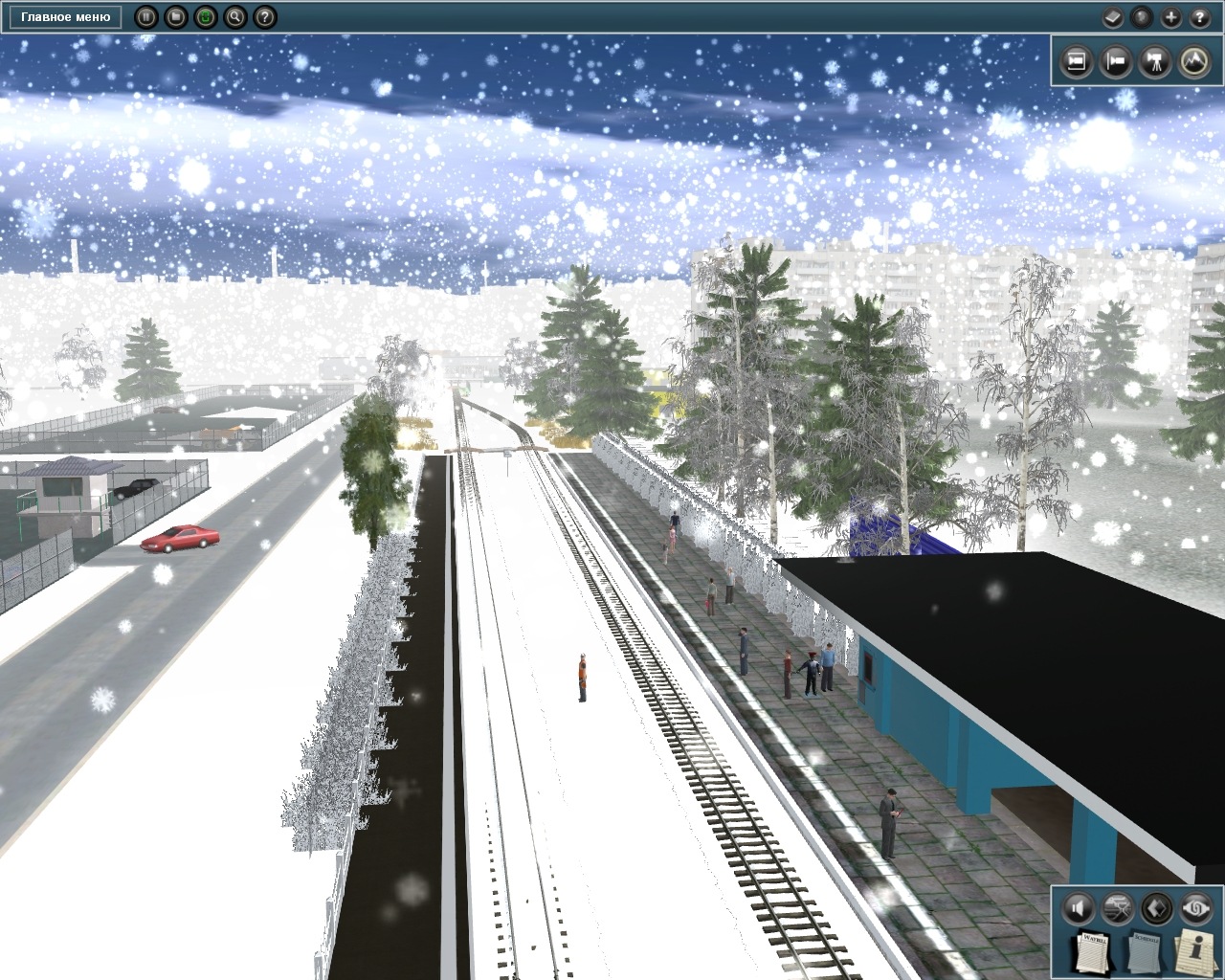Click the folder icon in the top bar
Image resolution: width=1225 pixels, height=980 pixels.
click(175, 16)
